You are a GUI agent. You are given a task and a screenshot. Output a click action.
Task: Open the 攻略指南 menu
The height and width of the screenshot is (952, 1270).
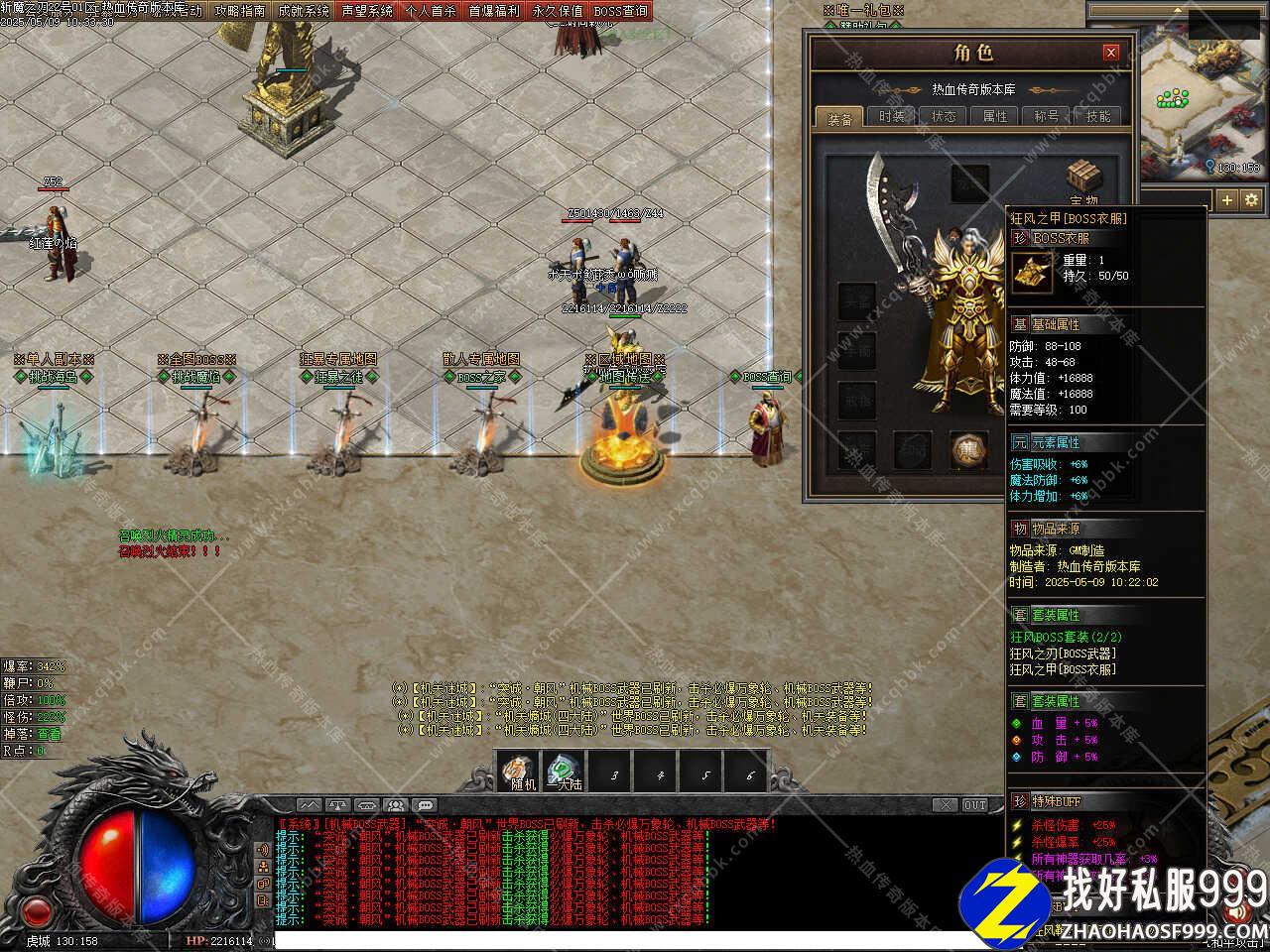pos(240,11)
